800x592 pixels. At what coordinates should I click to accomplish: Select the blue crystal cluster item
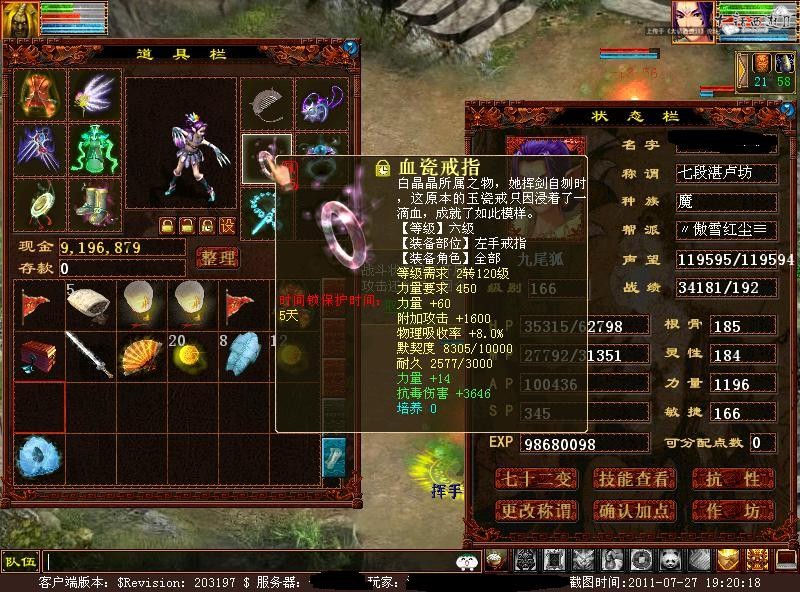point(38,455)
